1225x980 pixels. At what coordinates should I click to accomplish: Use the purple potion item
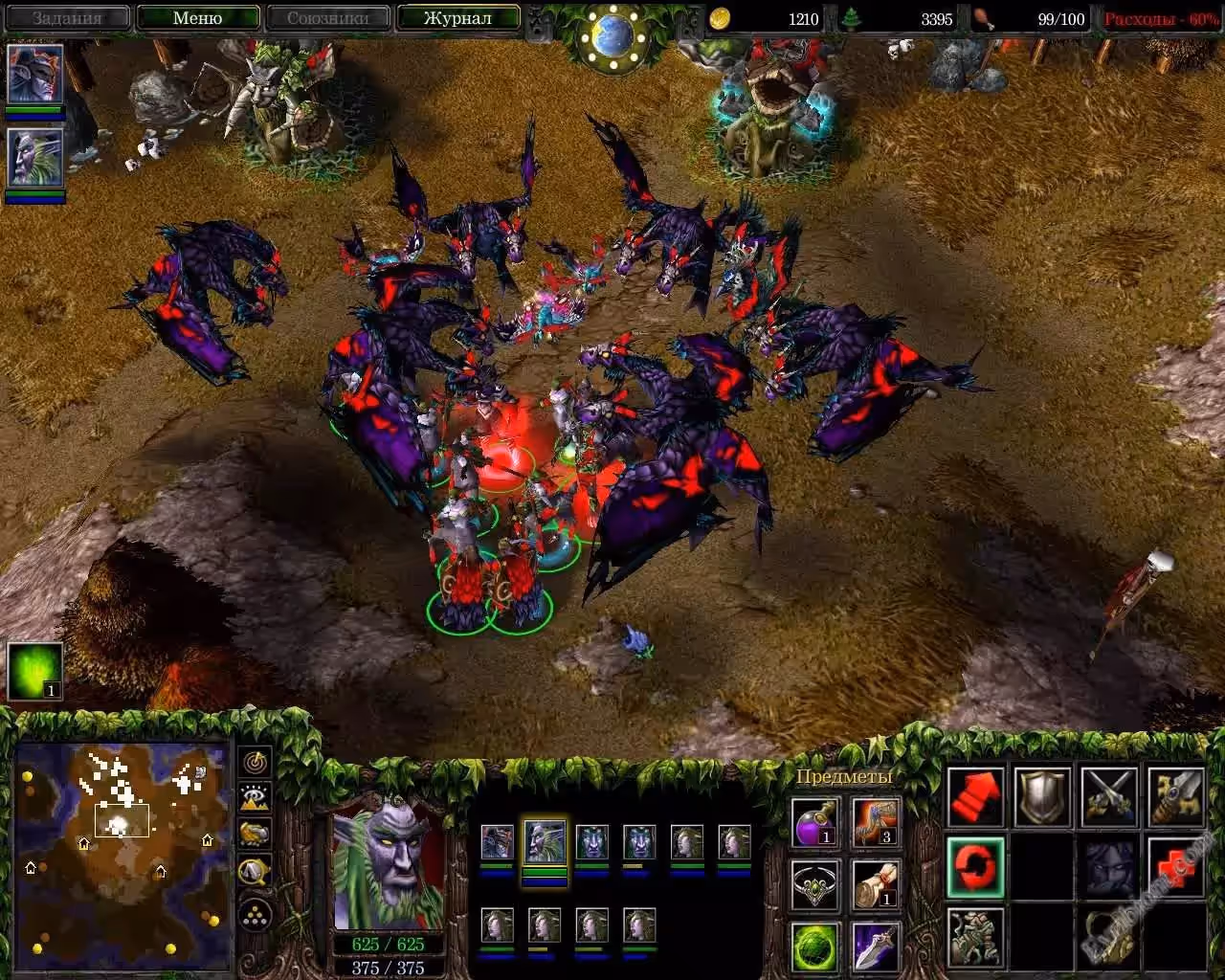[816, 822]
